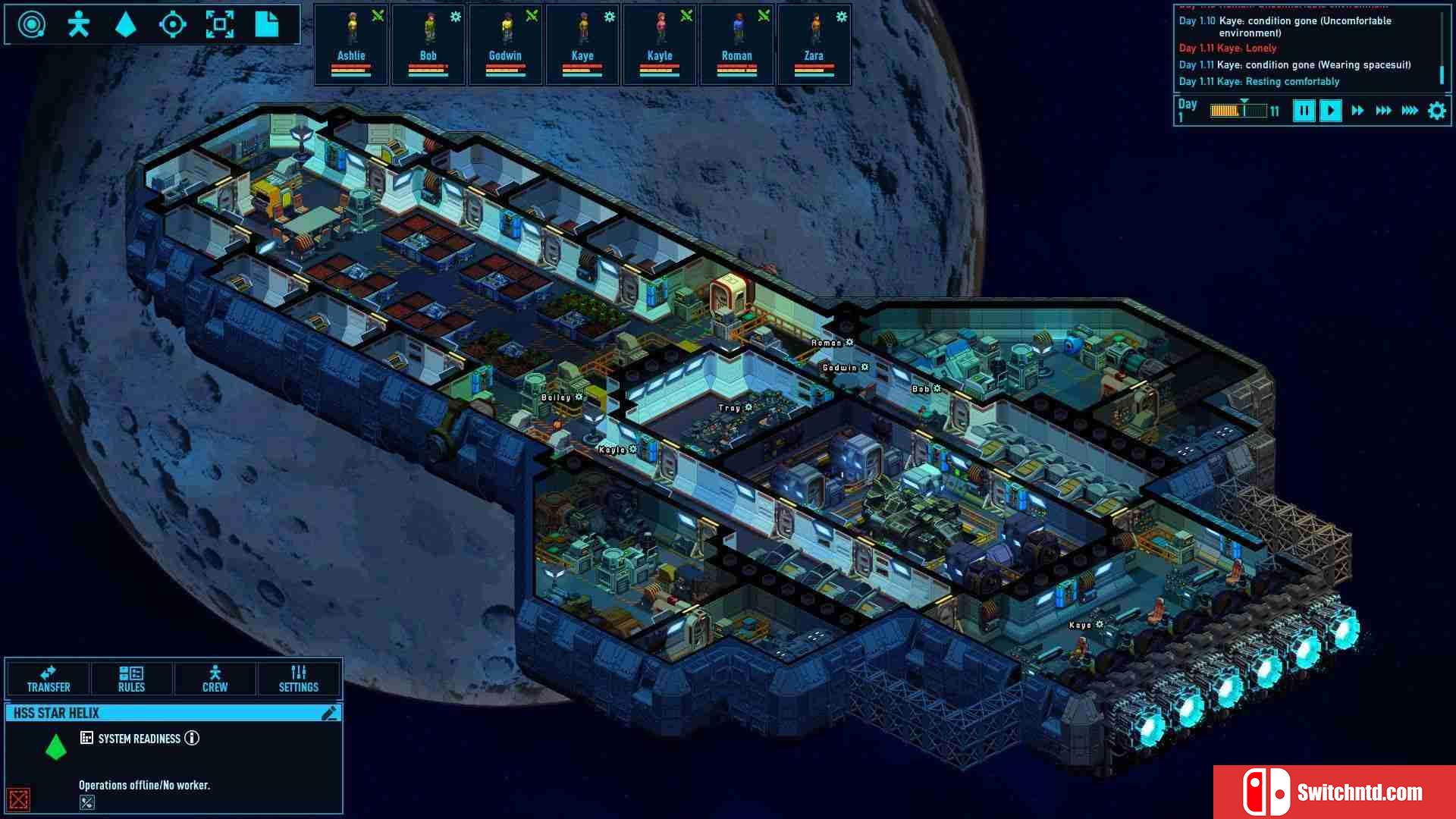Open the crew person icon toolbar mode

[x=78, y=24]
